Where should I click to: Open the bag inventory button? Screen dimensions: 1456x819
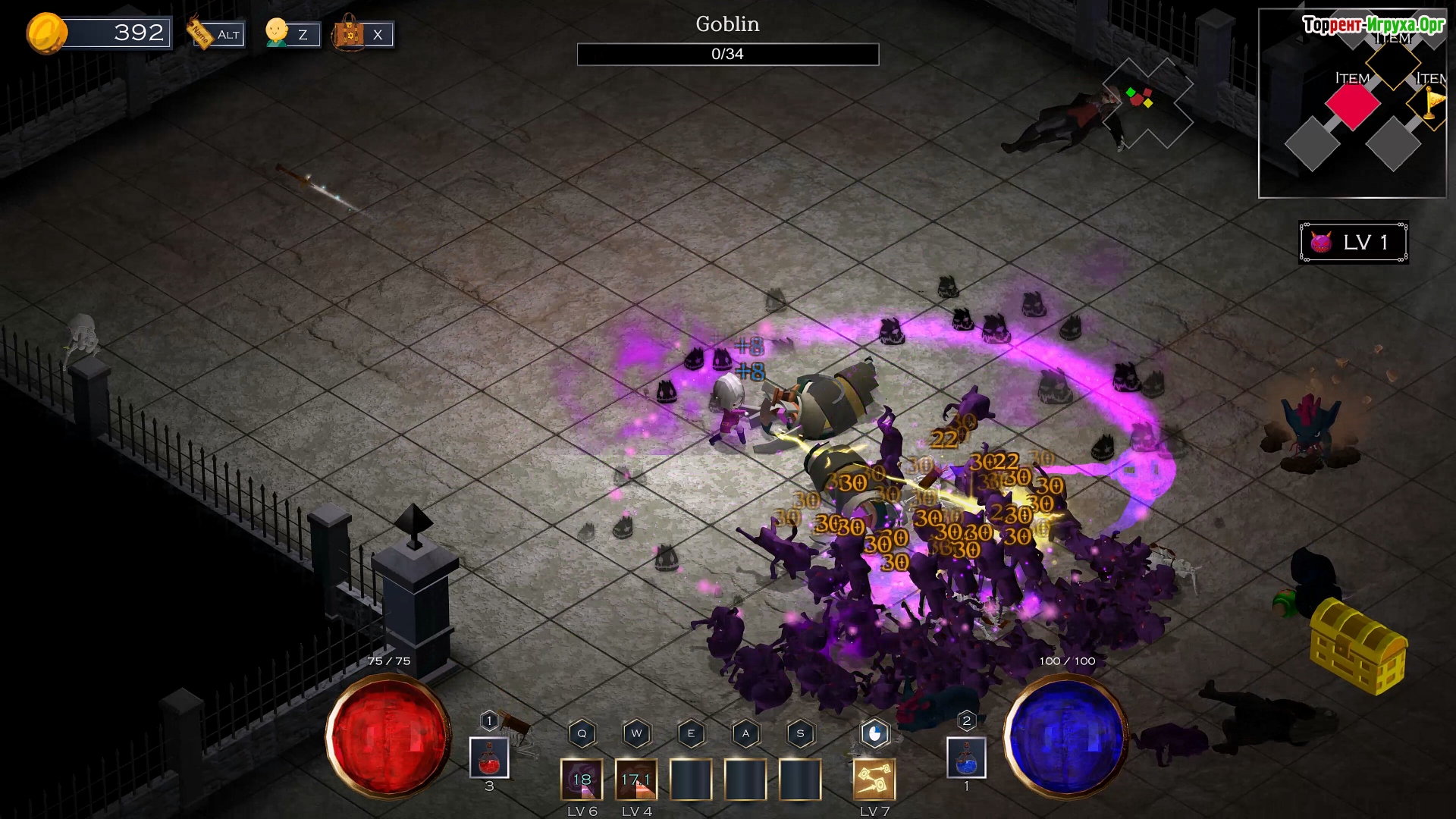tap(362, 34)
